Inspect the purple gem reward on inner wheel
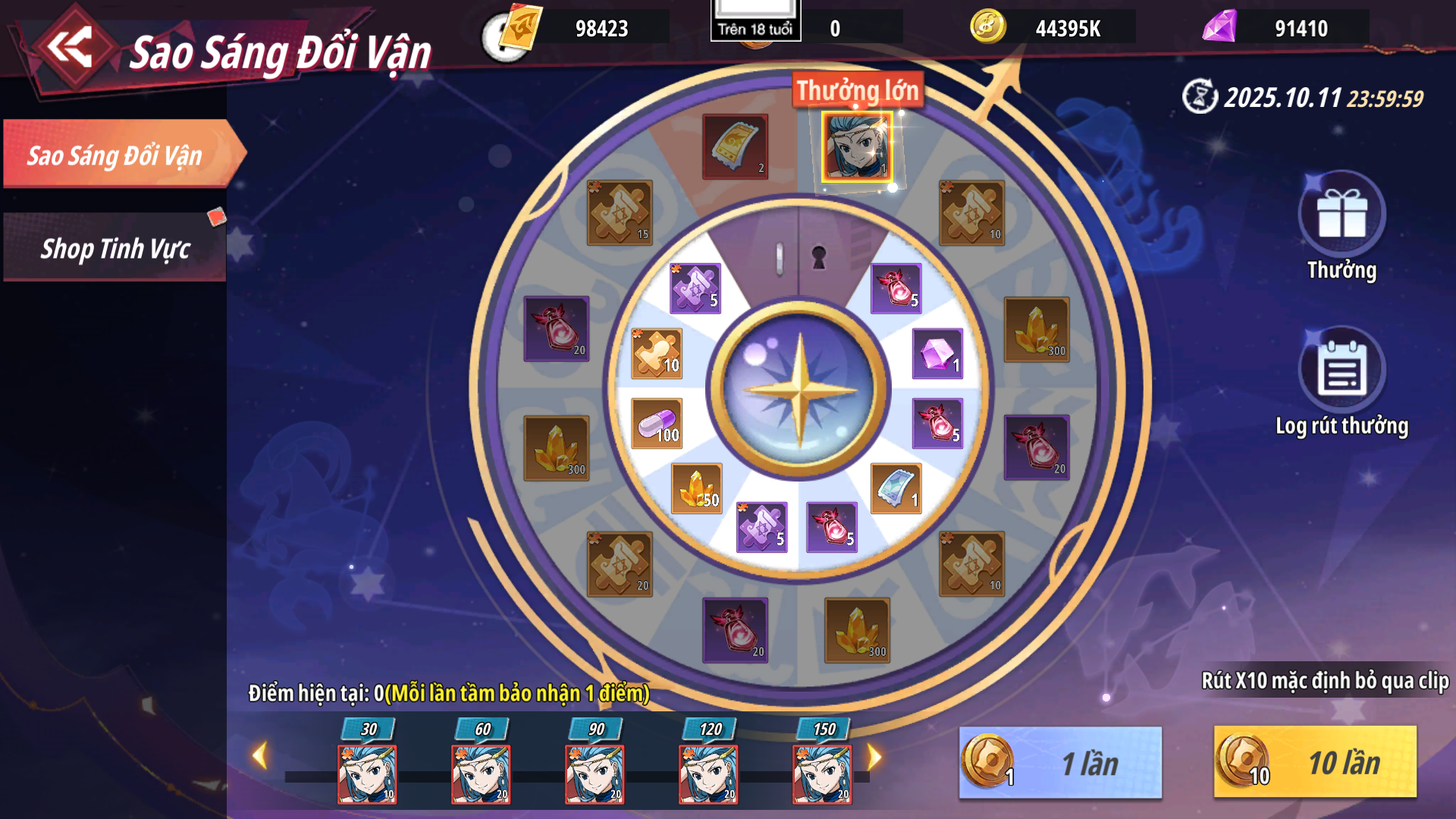Image resolution: width=1456 pixels, height=819 pixels. (x=937, y=353)
